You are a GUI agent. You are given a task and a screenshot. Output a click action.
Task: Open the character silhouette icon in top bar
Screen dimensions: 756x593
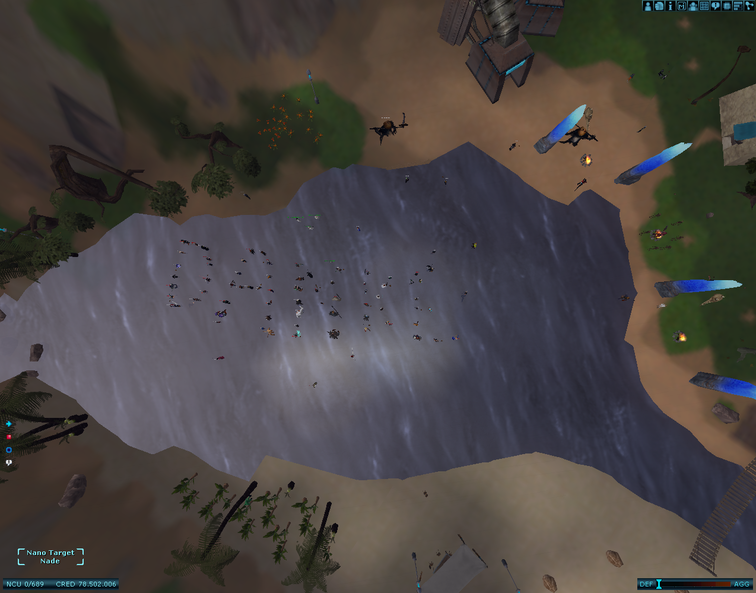[648, 6]
